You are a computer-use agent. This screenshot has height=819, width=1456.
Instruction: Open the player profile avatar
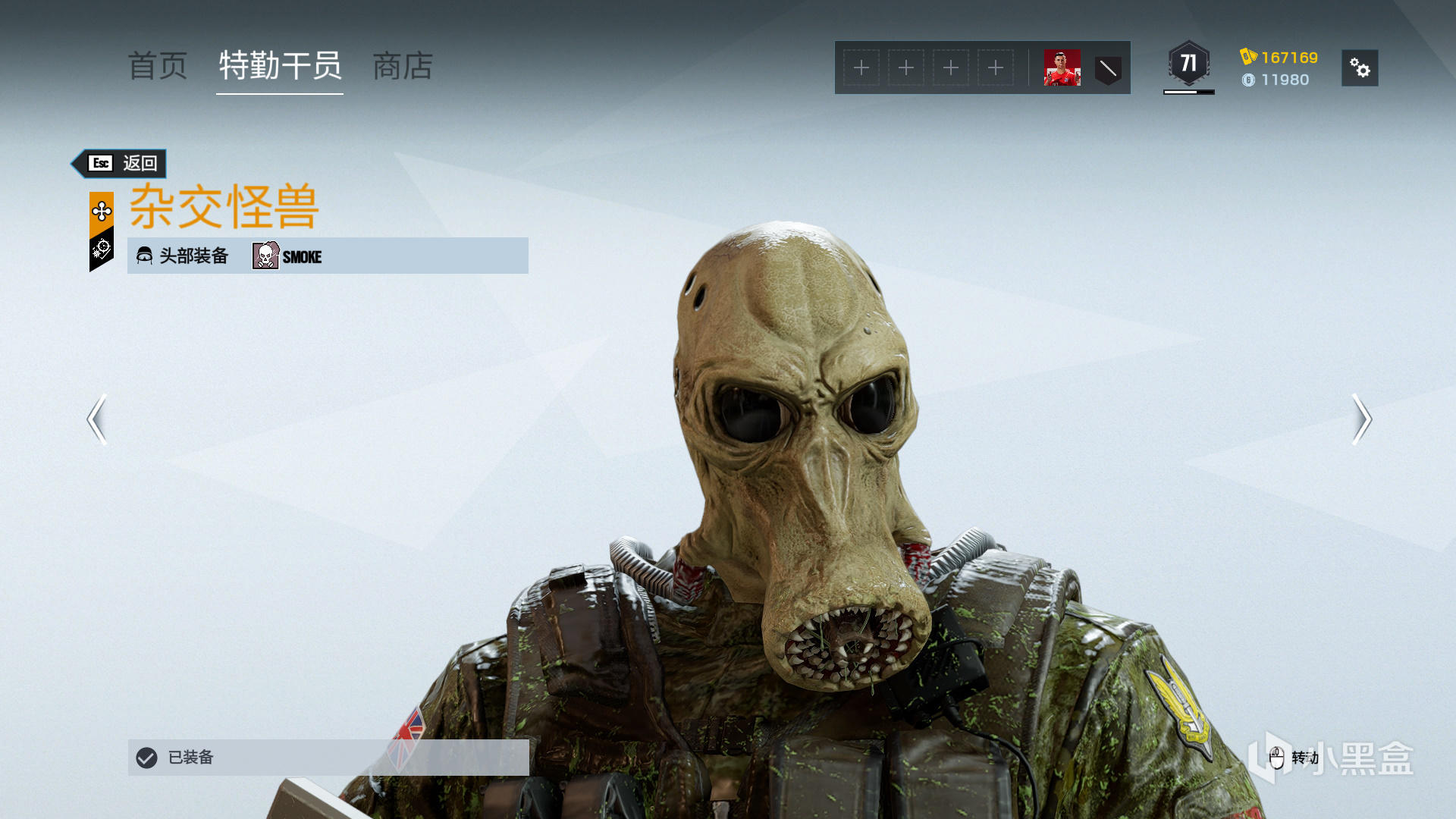coord(1062,68)
